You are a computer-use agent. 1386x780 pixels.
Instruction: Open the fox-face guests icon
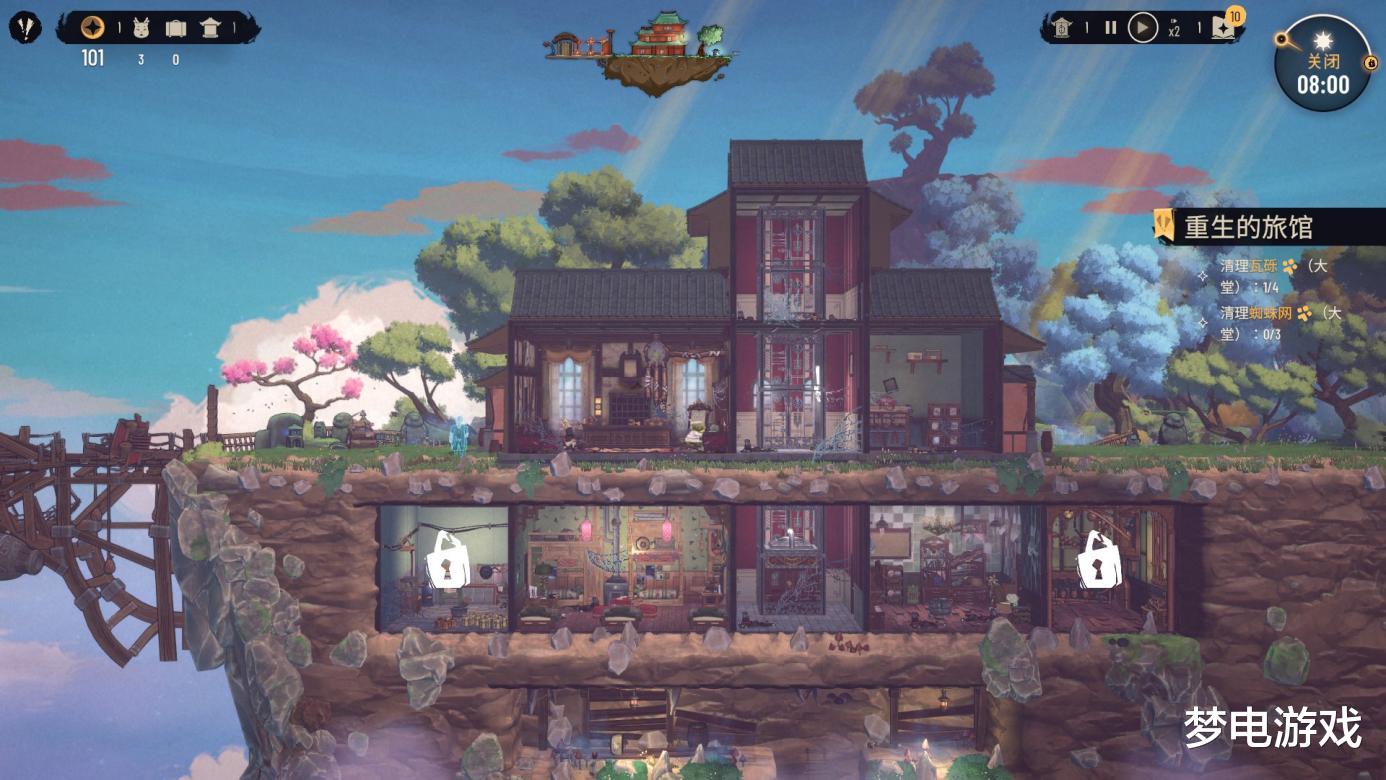click(x=141, y=28)
